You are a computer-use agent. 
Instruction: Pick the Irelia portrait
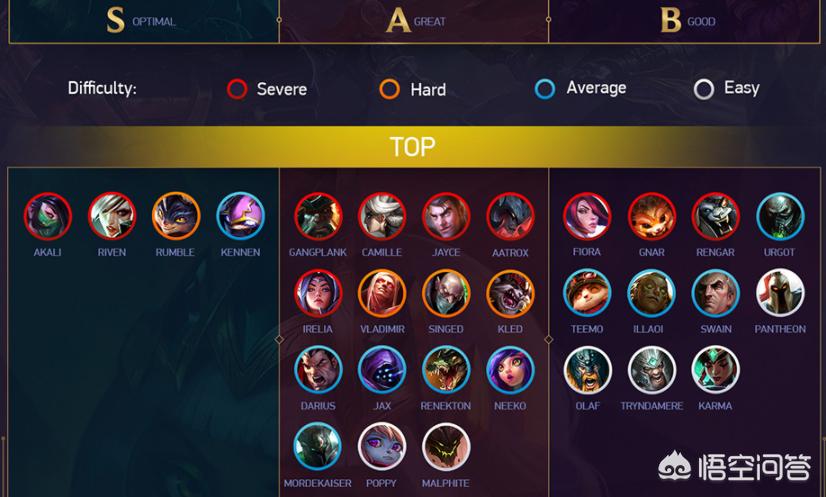point(319,293)
